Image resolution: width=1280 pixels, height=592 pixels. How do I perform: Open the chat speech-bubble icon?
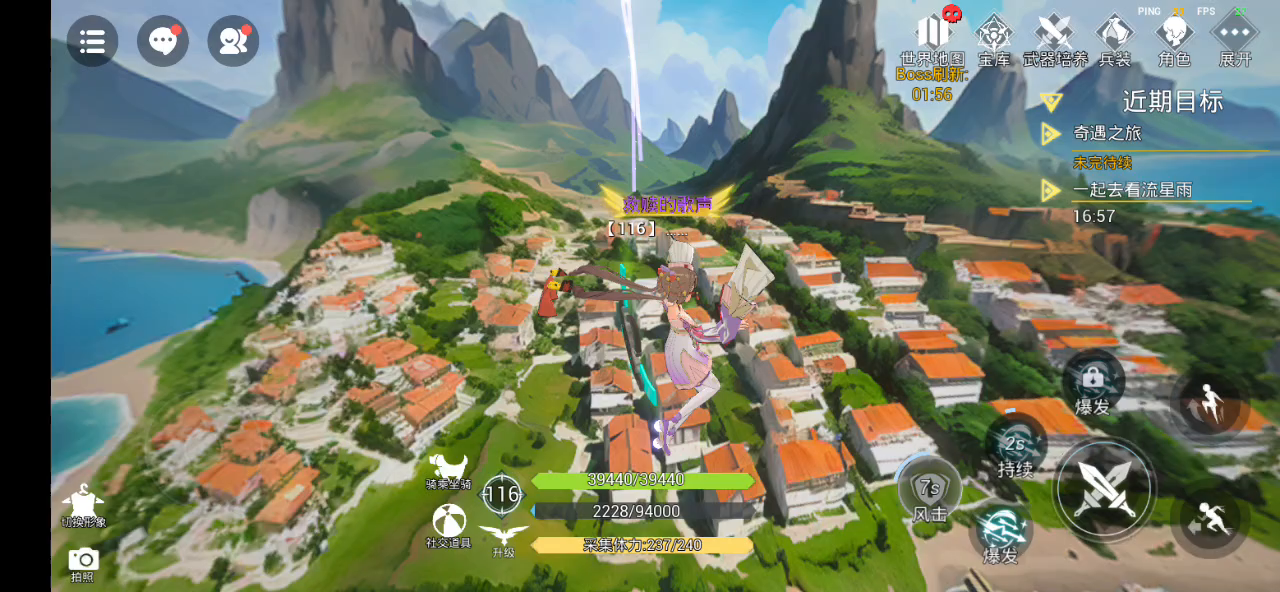point(162,41)
